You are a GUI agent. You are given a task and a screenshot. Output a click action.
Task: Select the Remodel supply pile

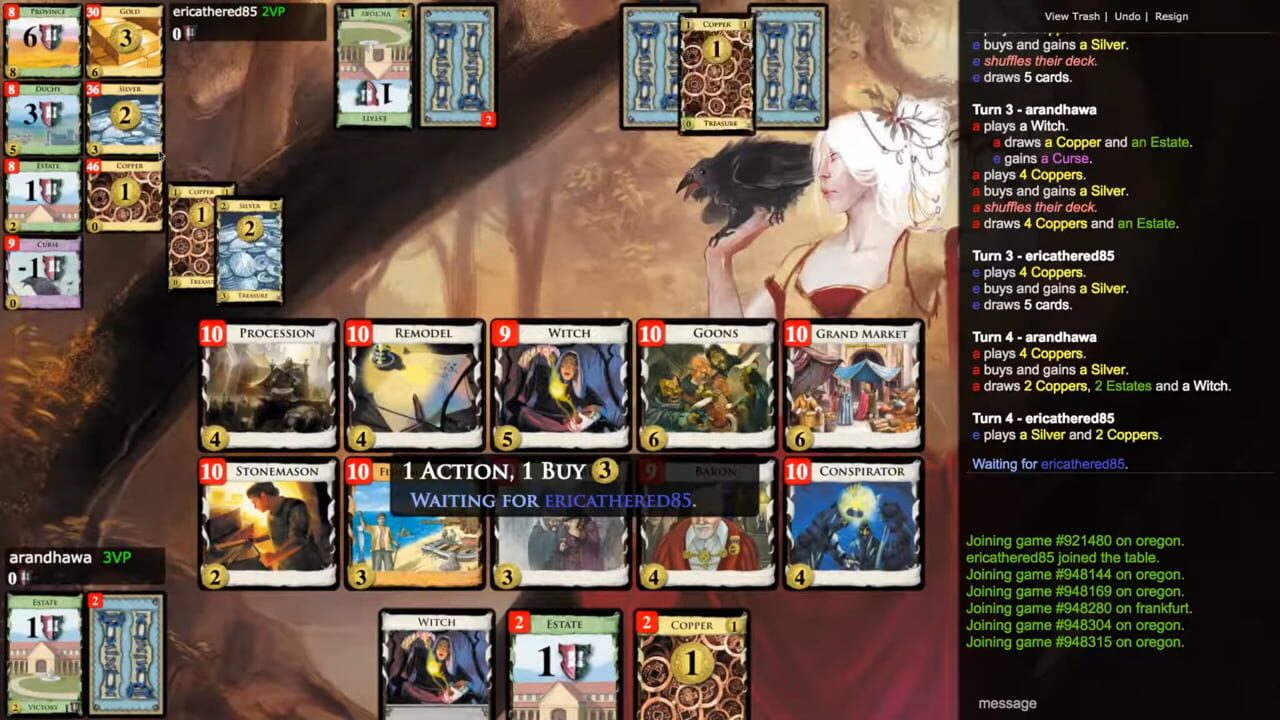(414, 385)
